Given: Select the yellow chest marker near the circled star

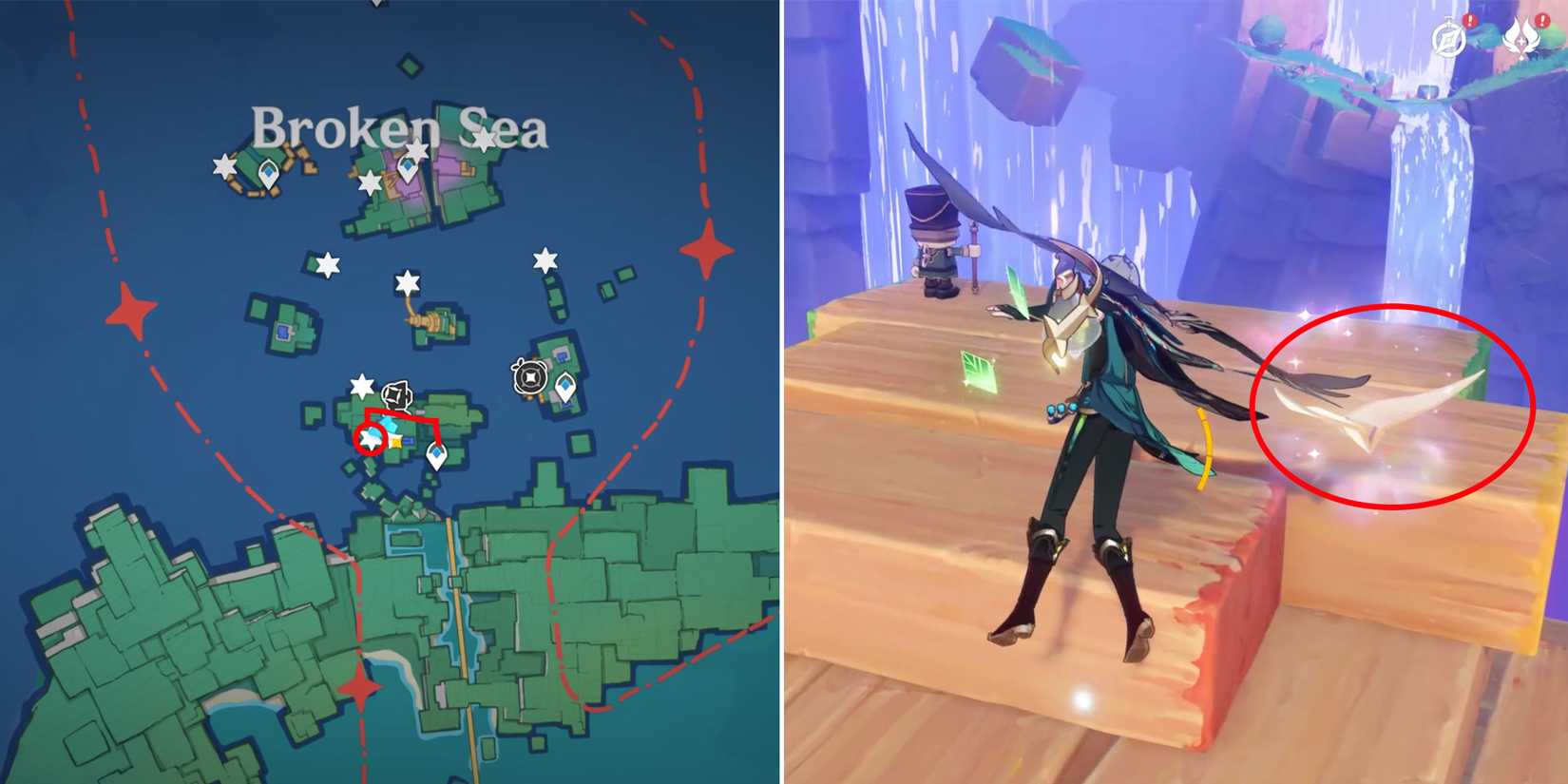Looking at the screenshot, I should [394, 441].
